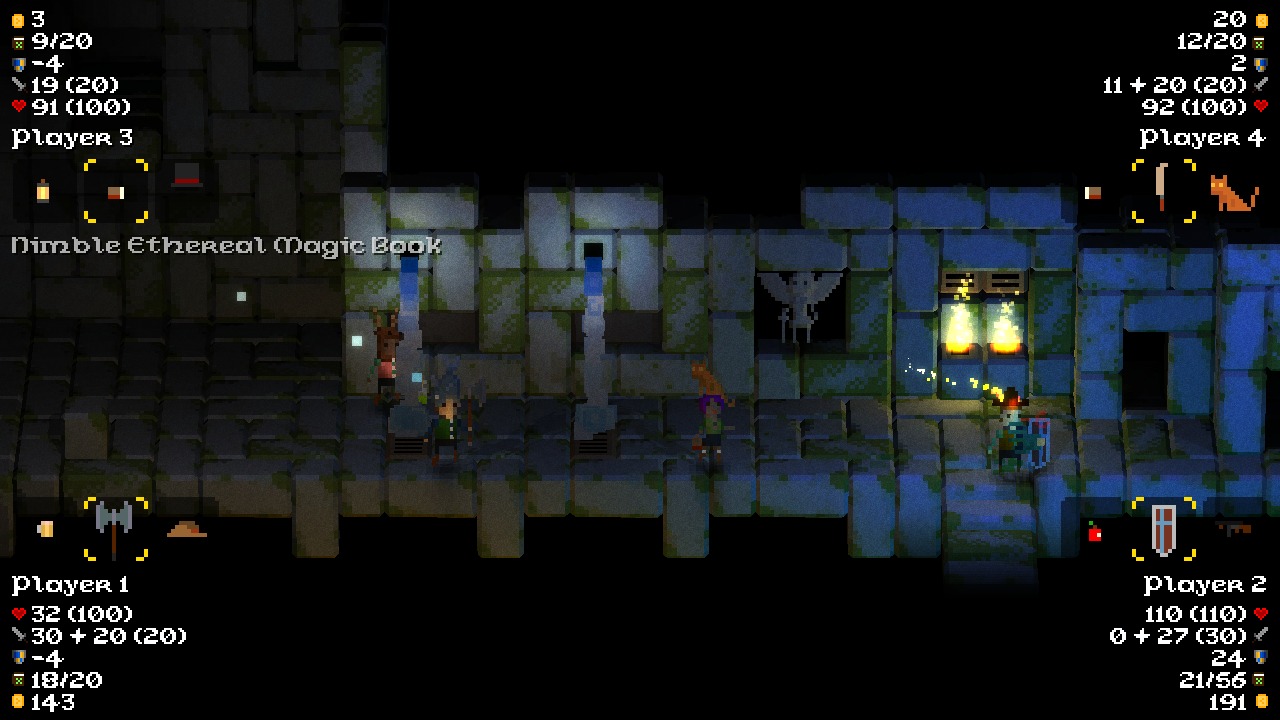Click the Nimble Ethereal Magic Book label

[222, 245]
